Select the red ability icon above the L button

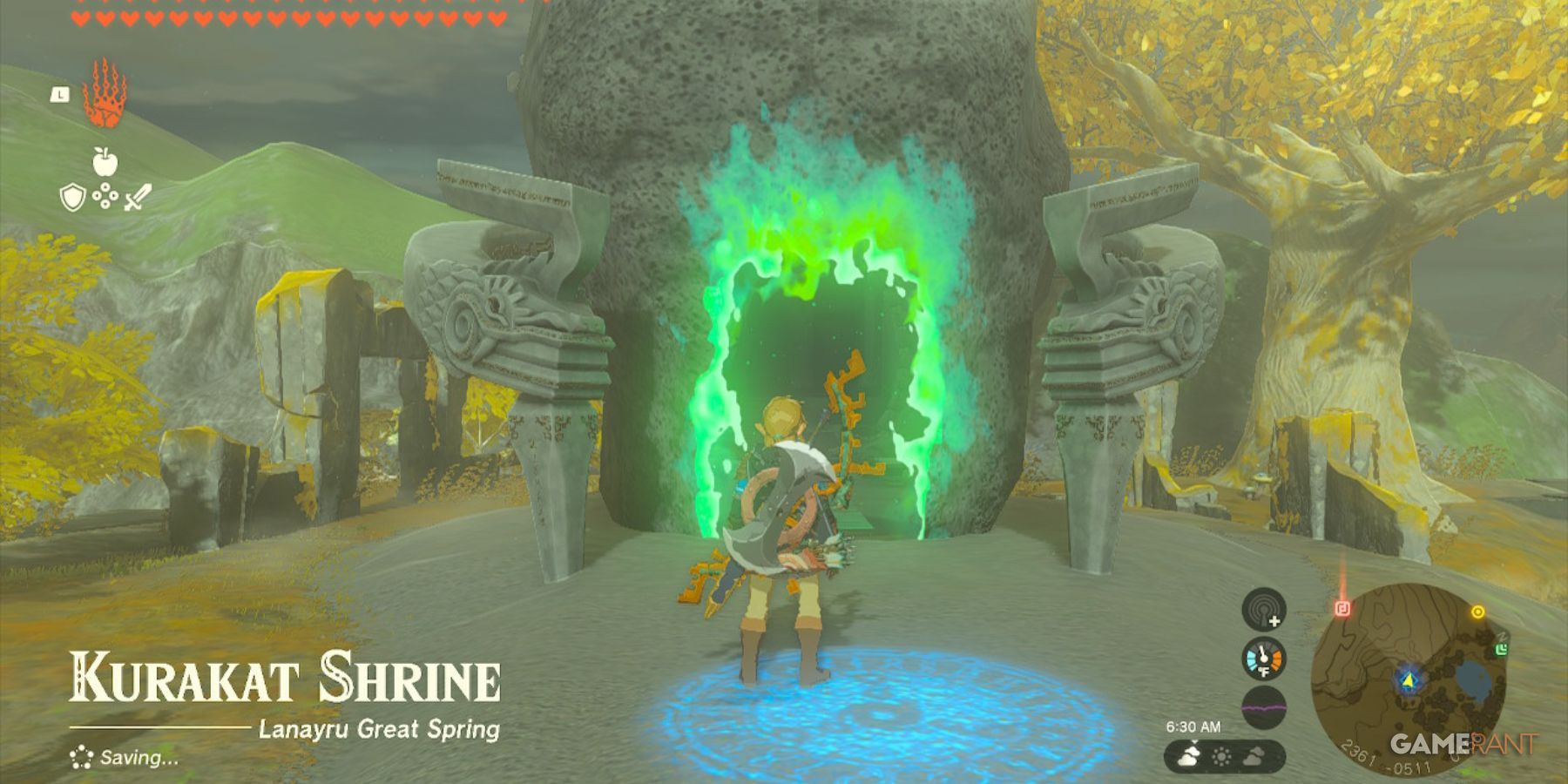[105, 92]
